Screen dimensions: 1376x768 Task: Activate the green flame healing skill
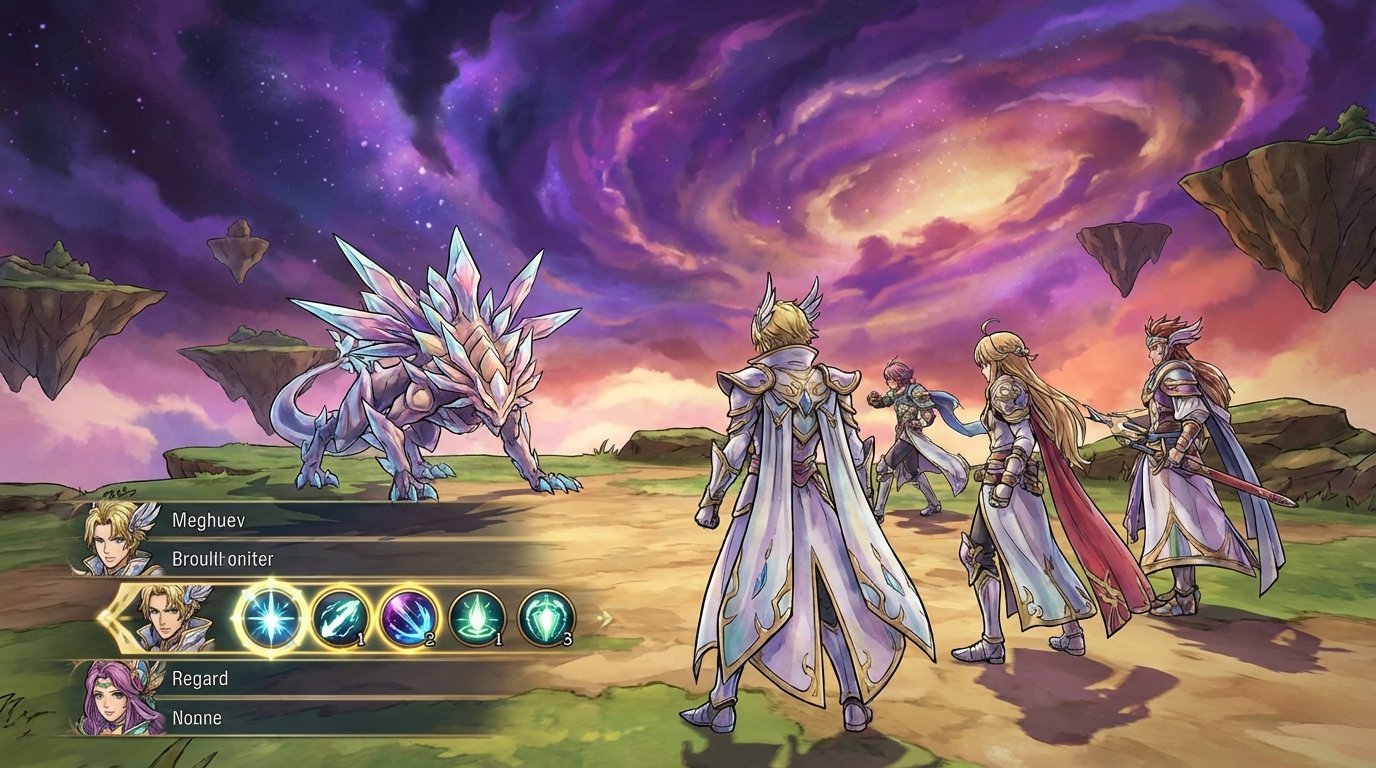click(x=477, y=620)
